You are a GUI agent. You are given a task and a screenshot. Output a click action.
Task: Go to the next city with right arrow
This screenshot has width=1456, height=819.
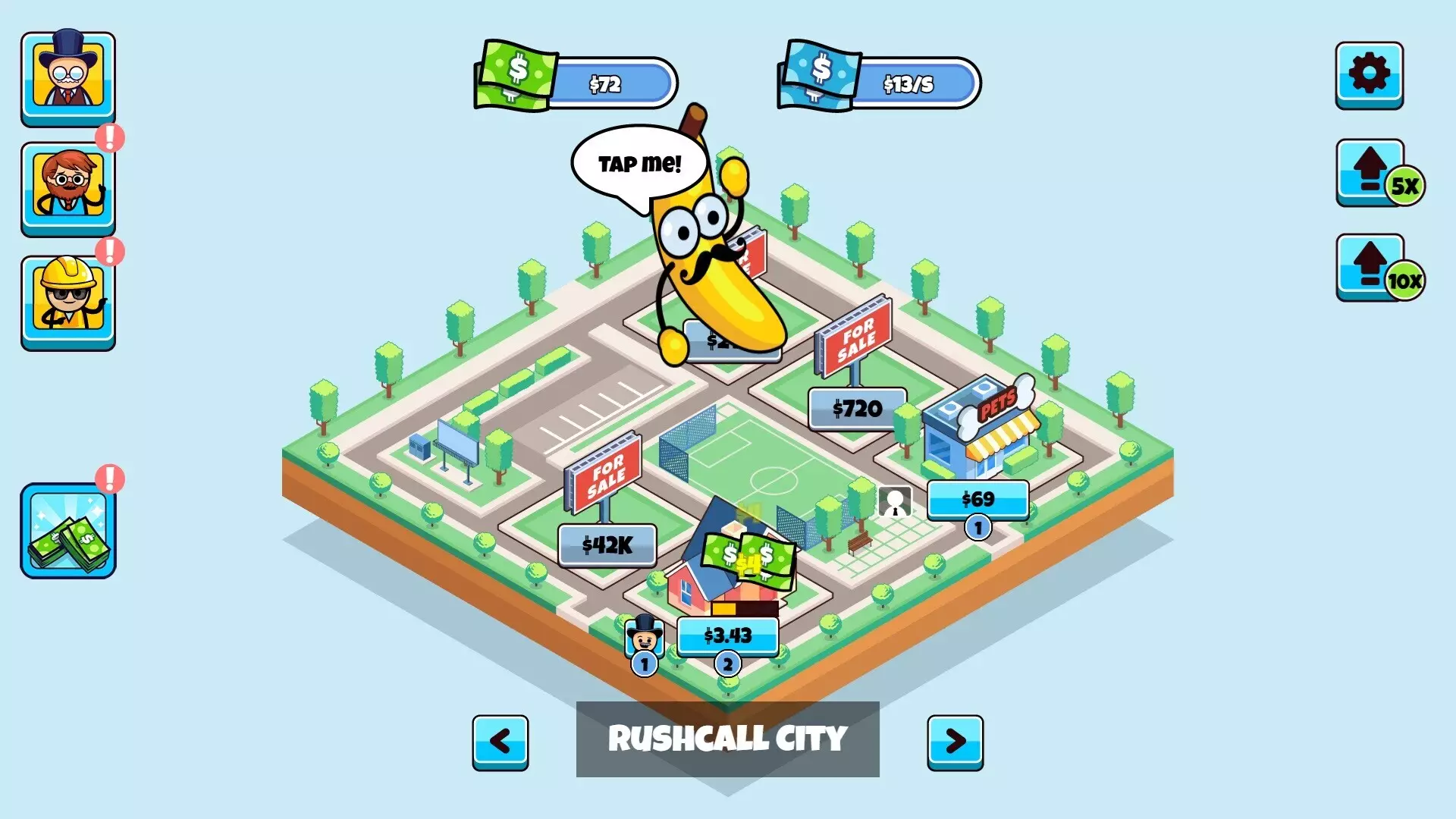(954, 742)
